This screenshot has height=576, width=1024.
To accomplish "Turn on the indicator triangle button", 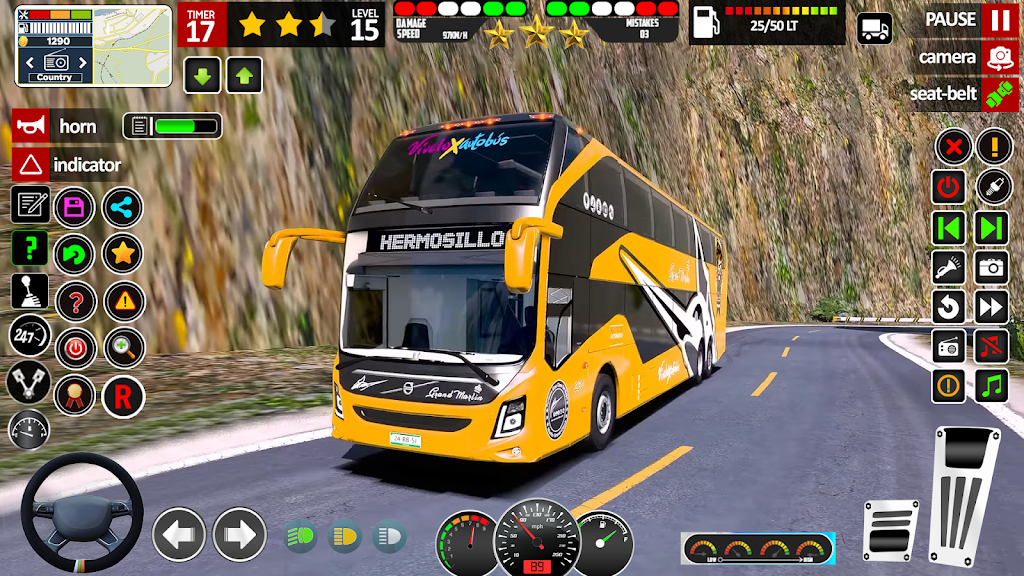I will pyautogui.click(x=31, y=165).
